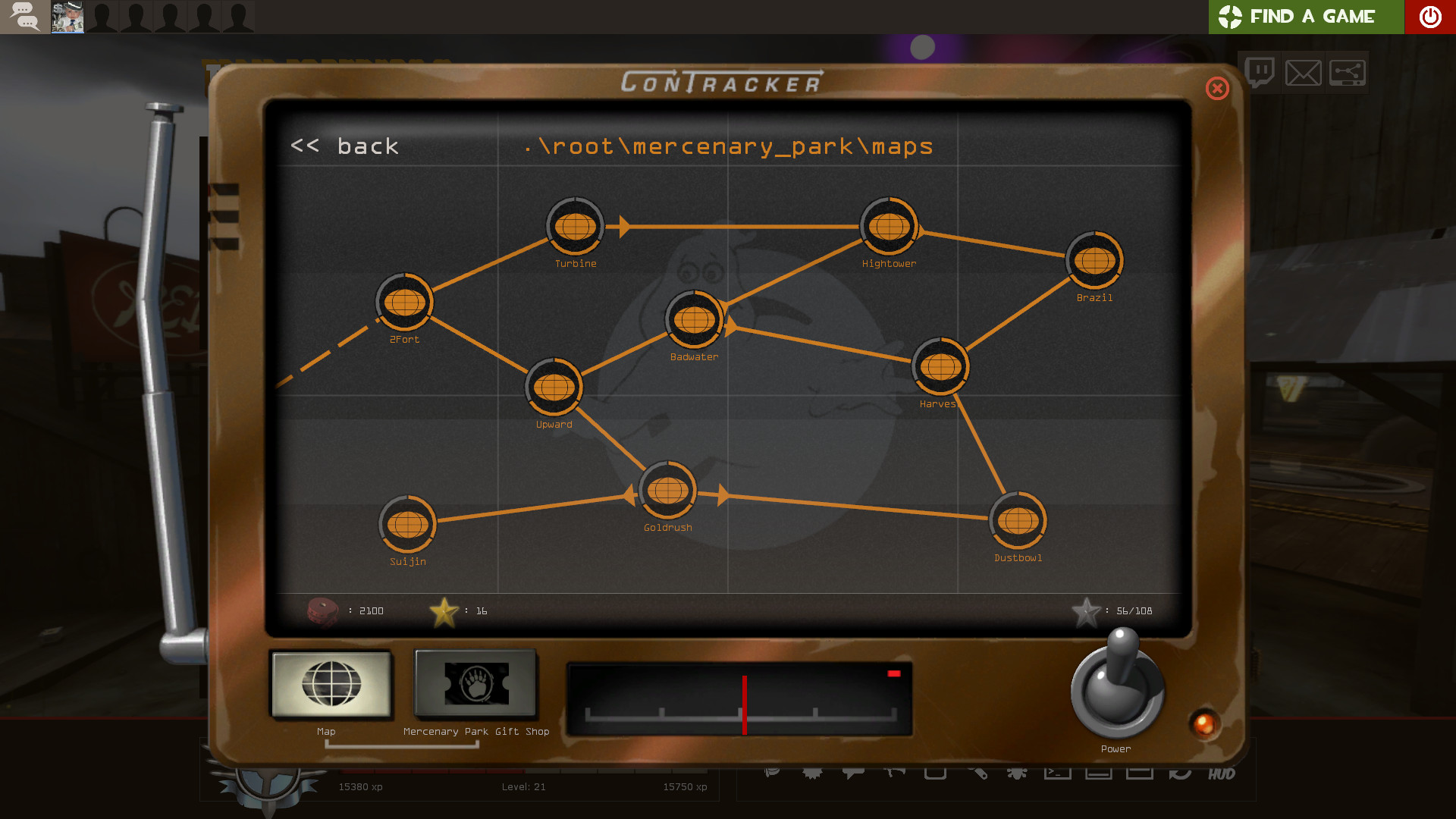Open the mail notifications icon

click(1303, 72)
